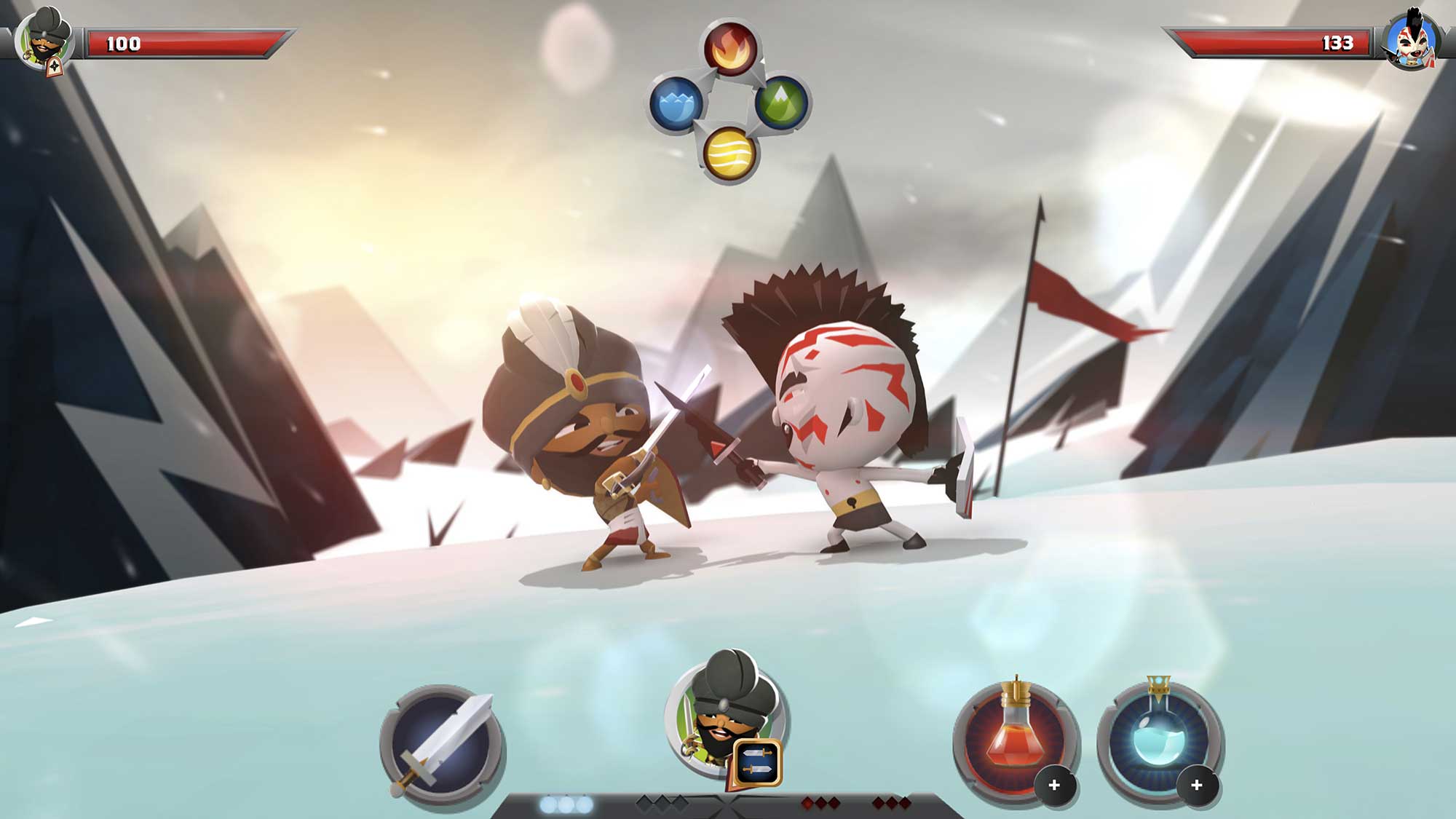
Task: Activate the sword attack button
Action: click(x=442, y=744)
